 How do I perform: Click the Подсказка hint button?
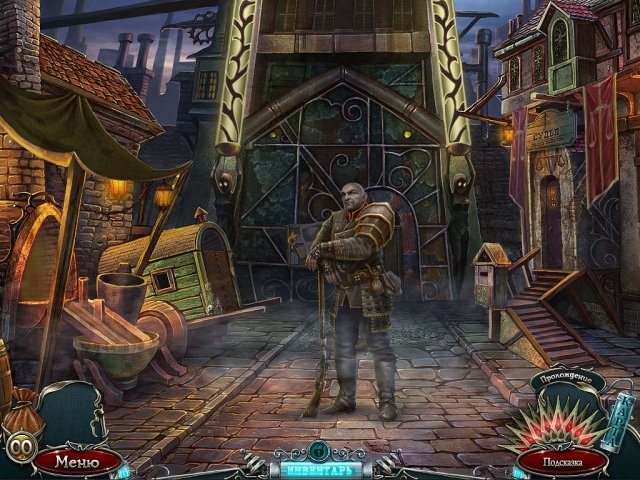click(x=562, y=462)
